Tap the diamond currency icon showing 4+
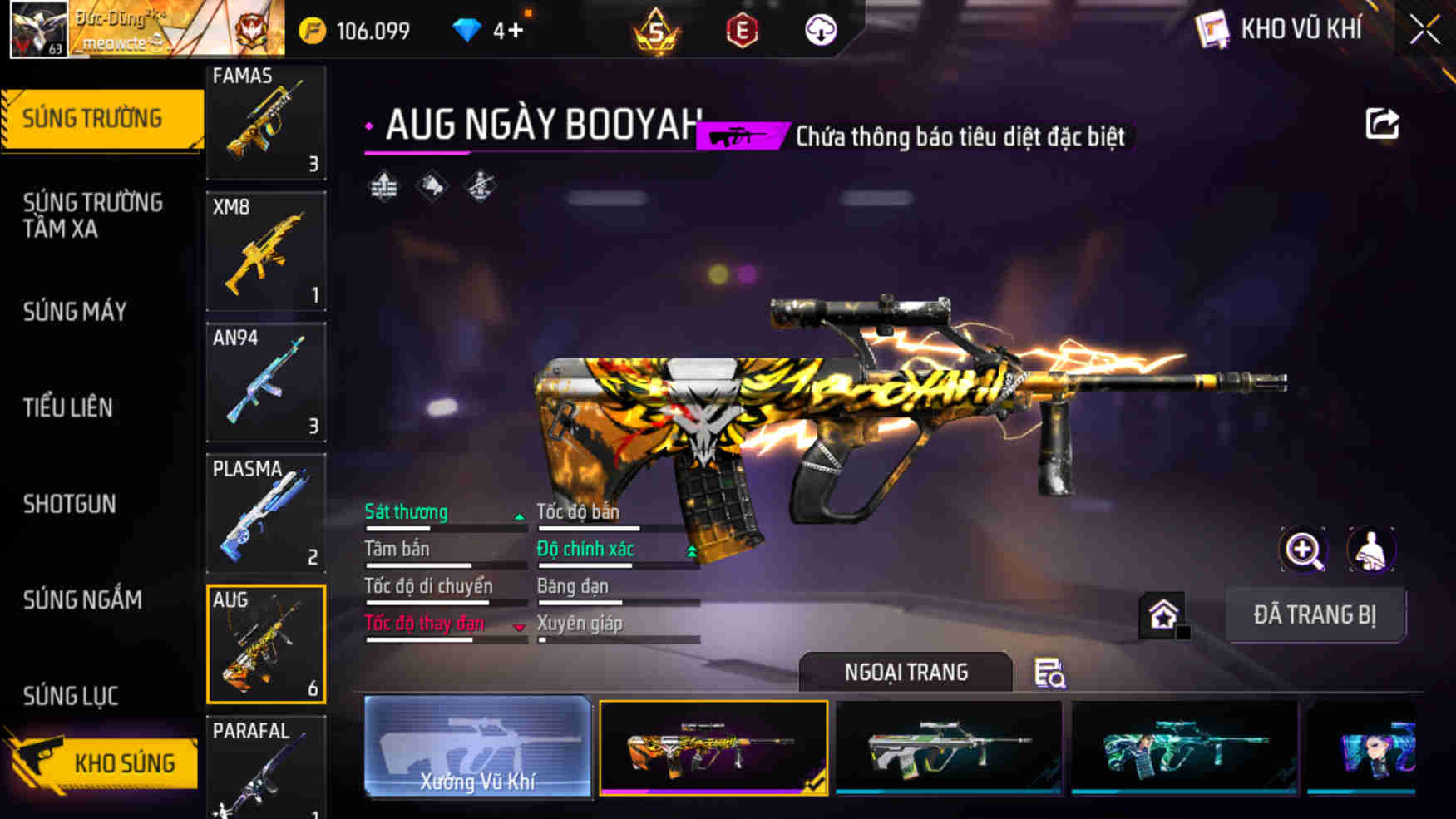The height and width of the screenshot is (819, 1456). click(x=471, y=29)
